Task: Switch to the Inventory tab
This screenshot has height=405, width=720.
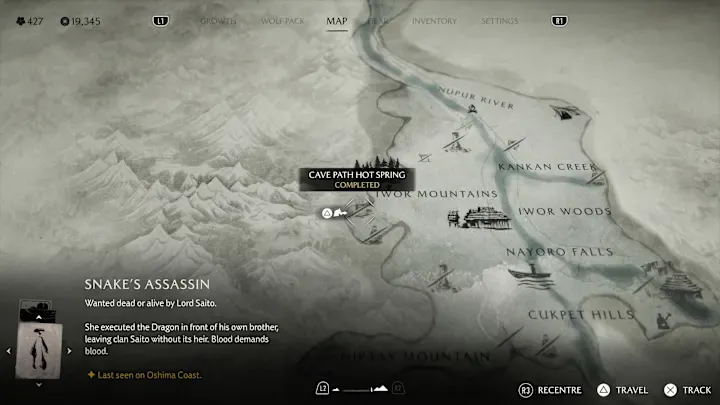Action: pos(434,21)
